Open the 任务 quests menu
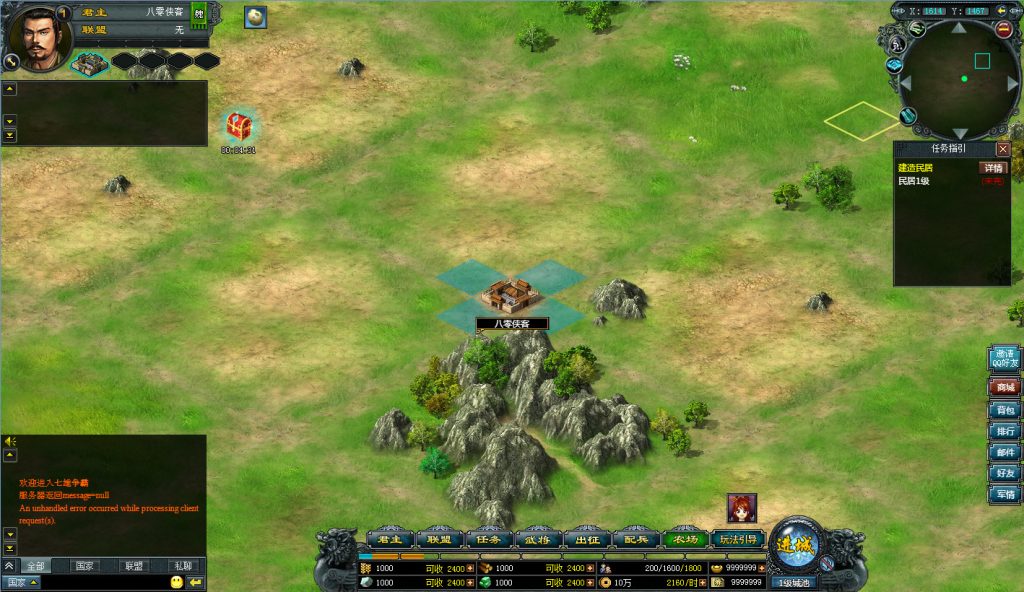1024x592 pixels. [488, 539]
